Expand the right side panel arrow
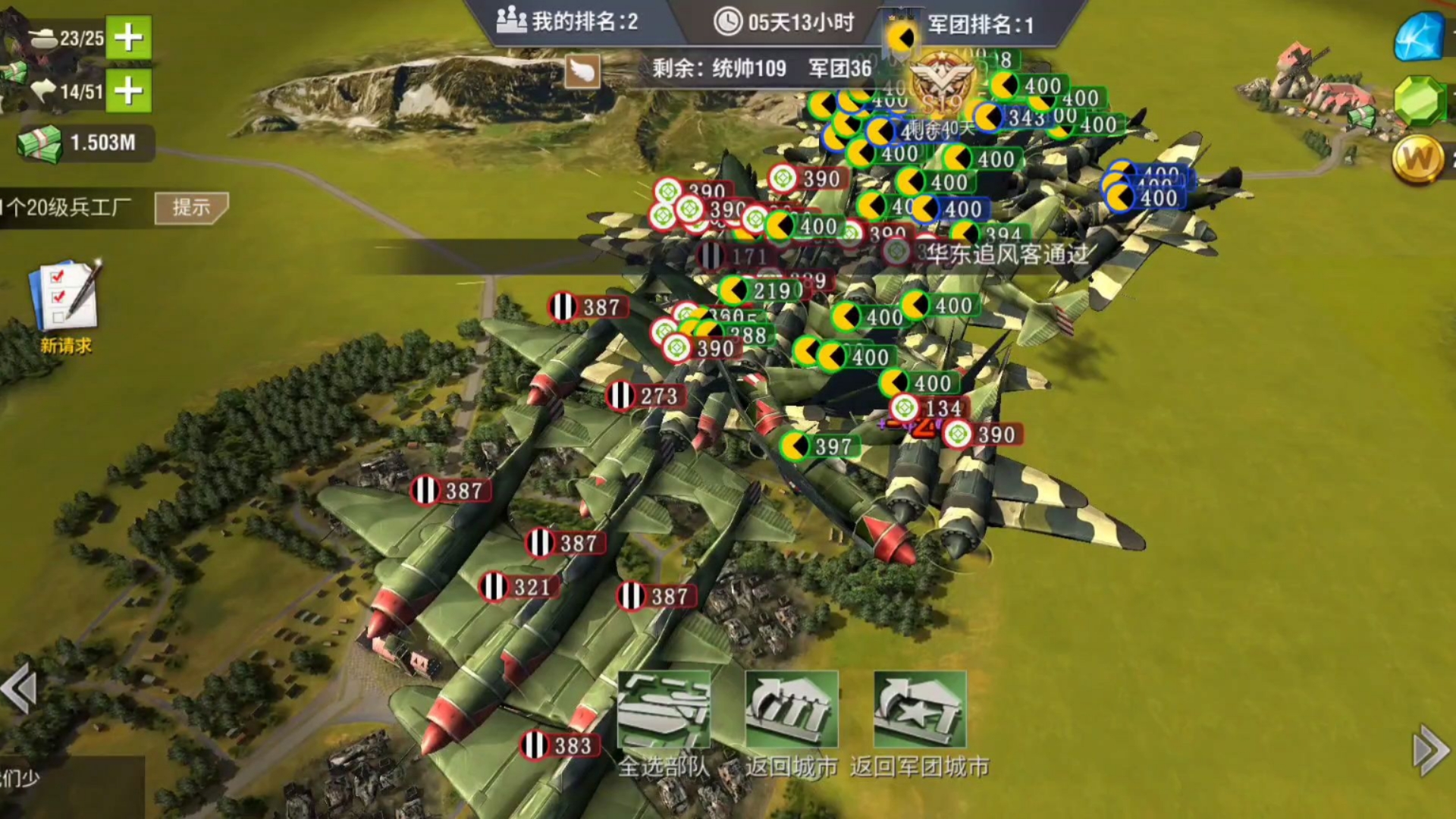This screenshot has height=819, width=1456. (x=1431, y=750)
